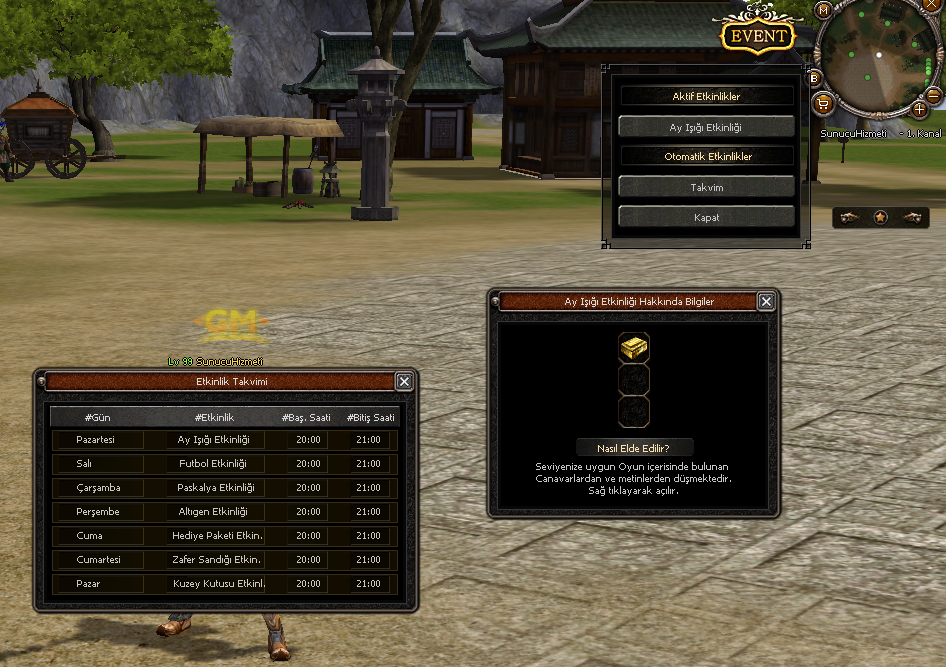Select Ay Işığı Etkinliği in the event menu
The height and width of the screenshot is (667, 946).
(x=706, y=127)
